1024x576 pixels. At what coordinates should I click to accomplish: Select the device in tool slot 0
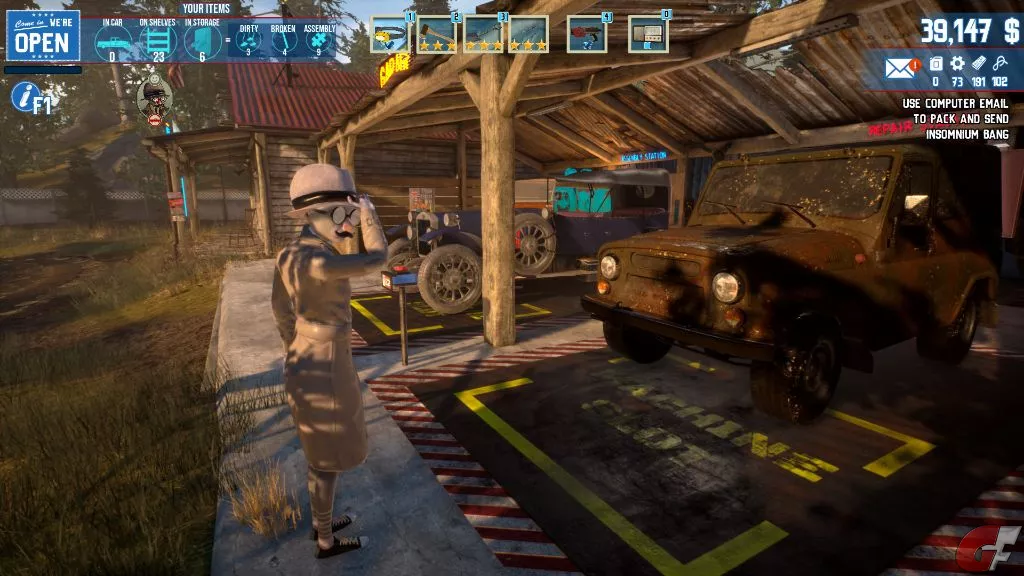click(648, 34)
